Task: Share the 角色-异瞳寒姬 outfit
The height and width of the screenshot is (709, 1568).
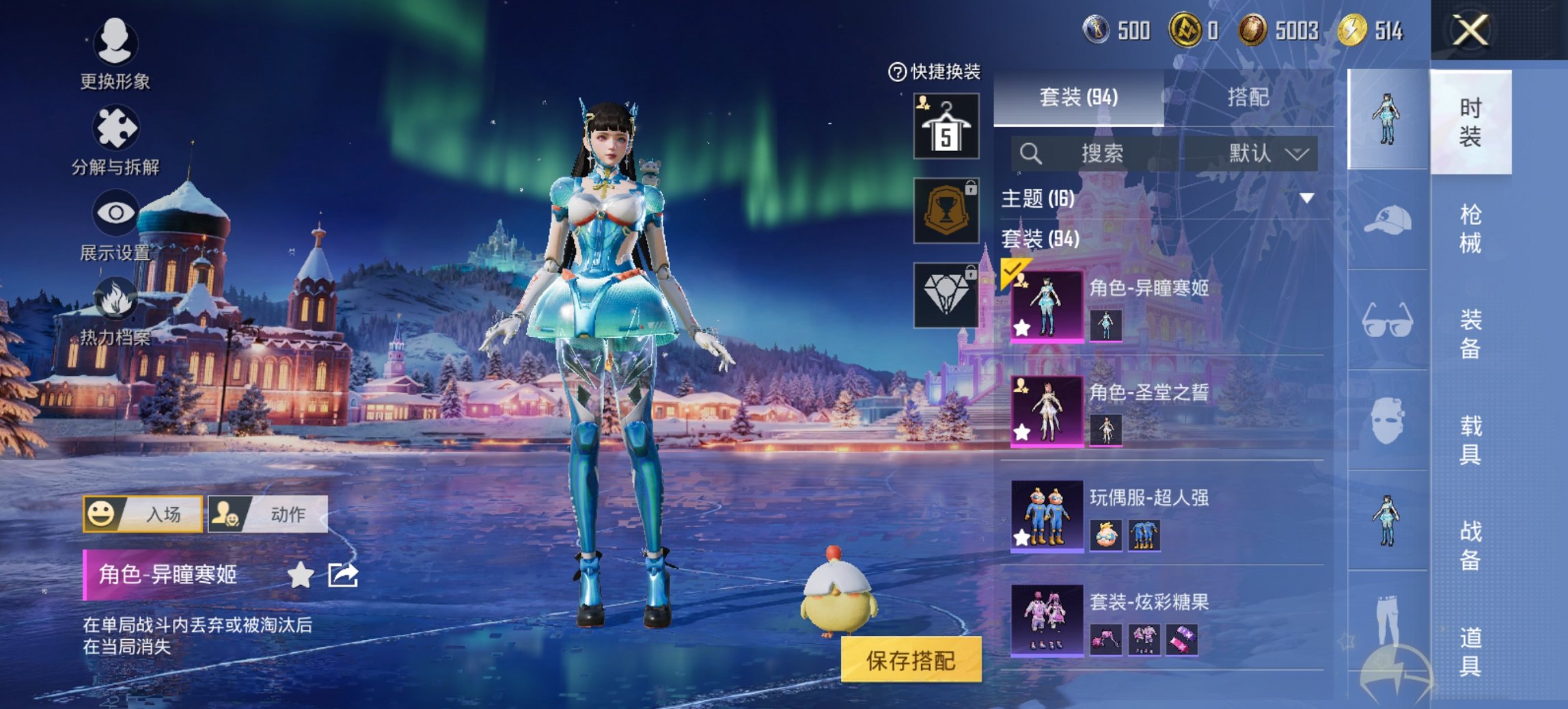Action: point(343,575)
